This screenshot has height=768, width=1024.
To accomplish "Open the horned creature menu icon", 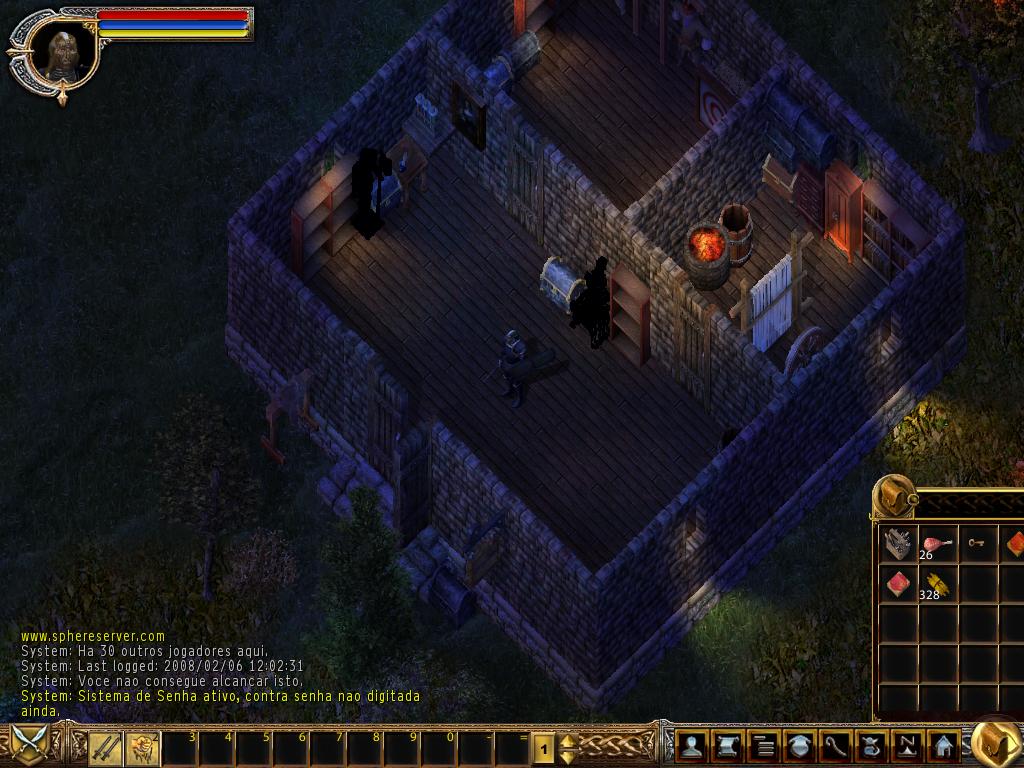I will pyautogui.click(x=871, y=746).
